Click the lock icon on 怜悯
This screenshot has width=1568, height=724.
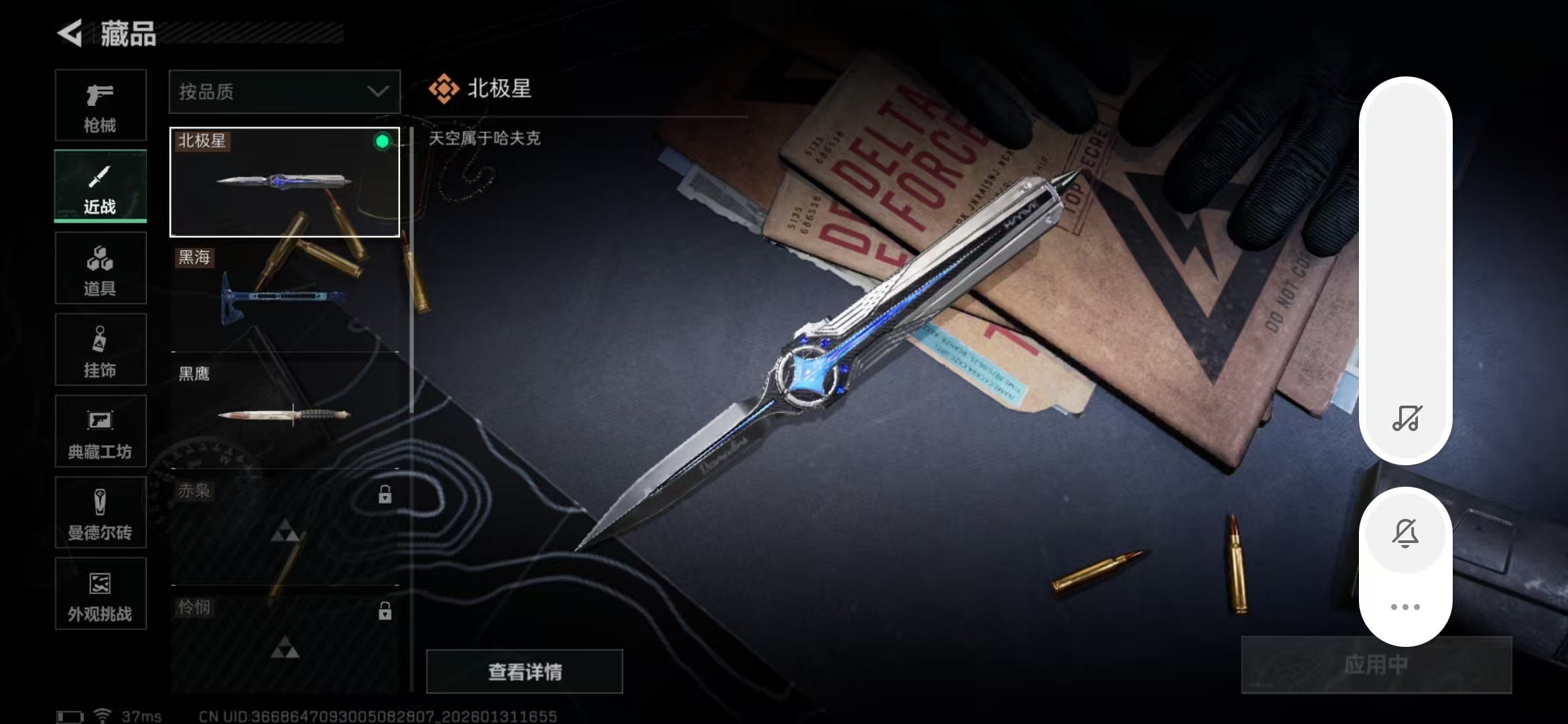384,611
